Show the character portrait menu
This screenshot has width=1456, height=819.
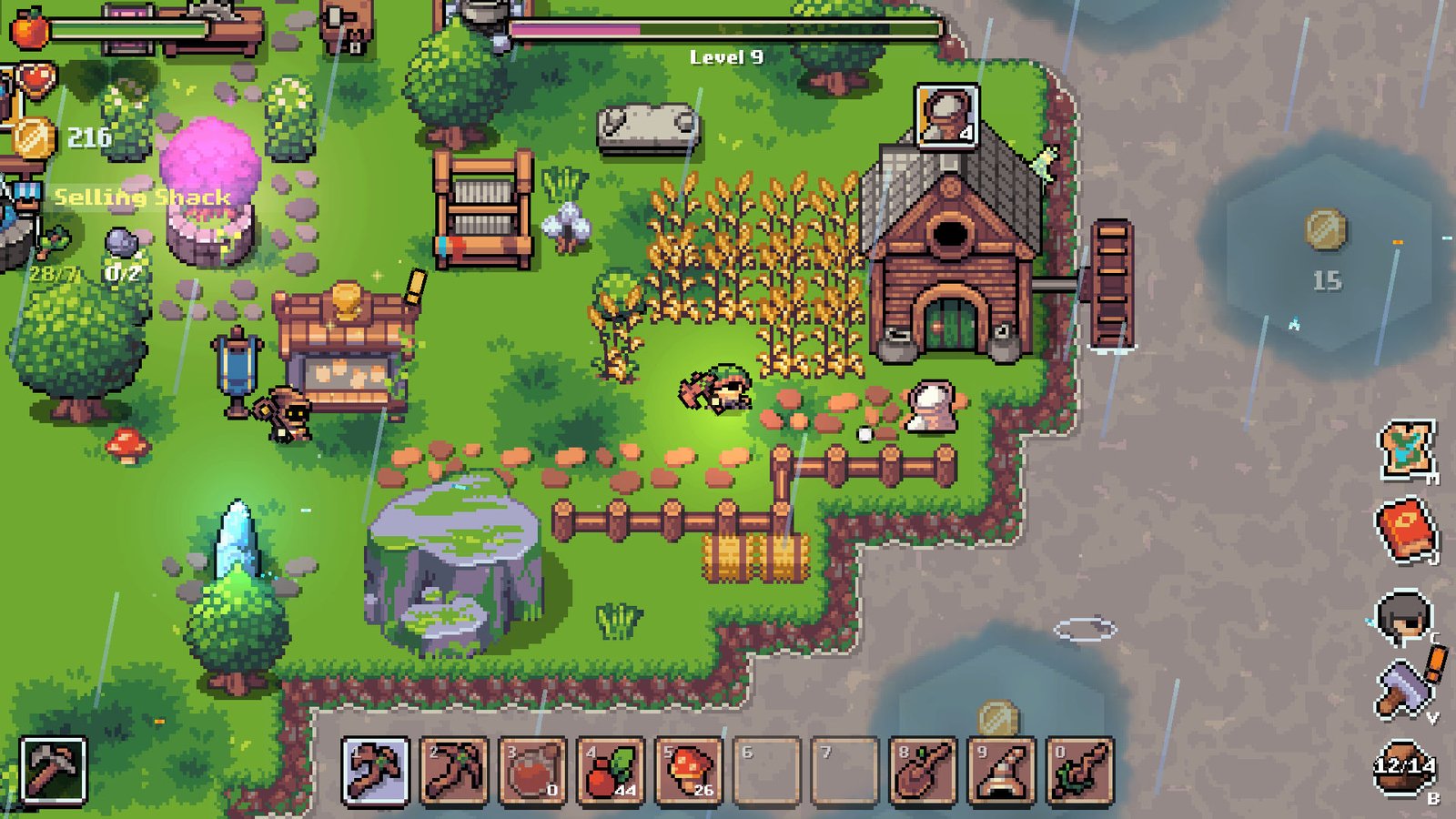pos(1403,618)
